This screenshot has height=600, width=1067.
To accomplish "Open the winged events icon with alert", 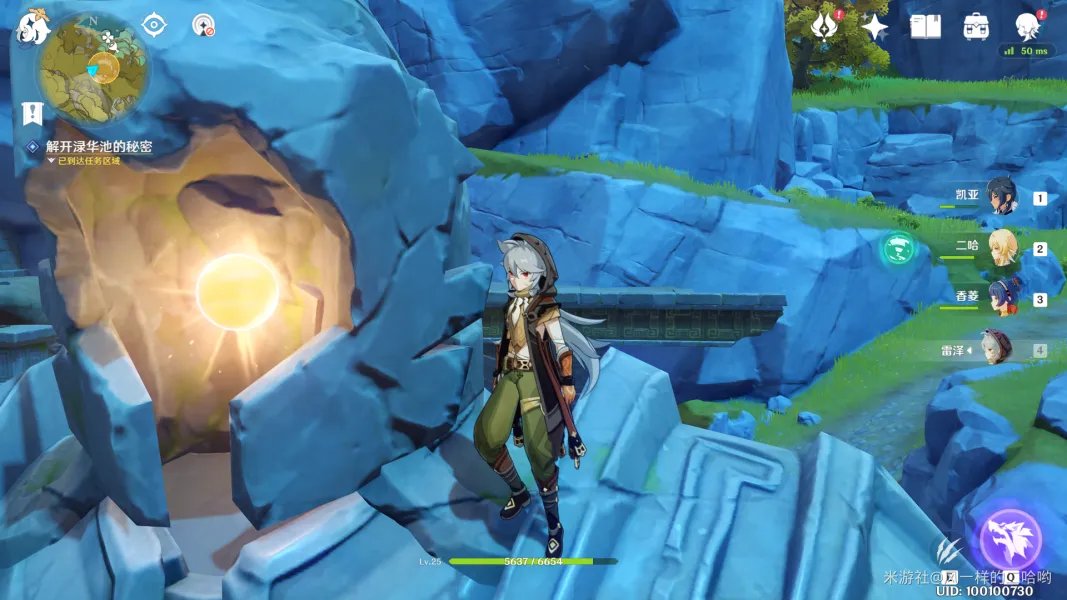I will [x=825, y=26].
